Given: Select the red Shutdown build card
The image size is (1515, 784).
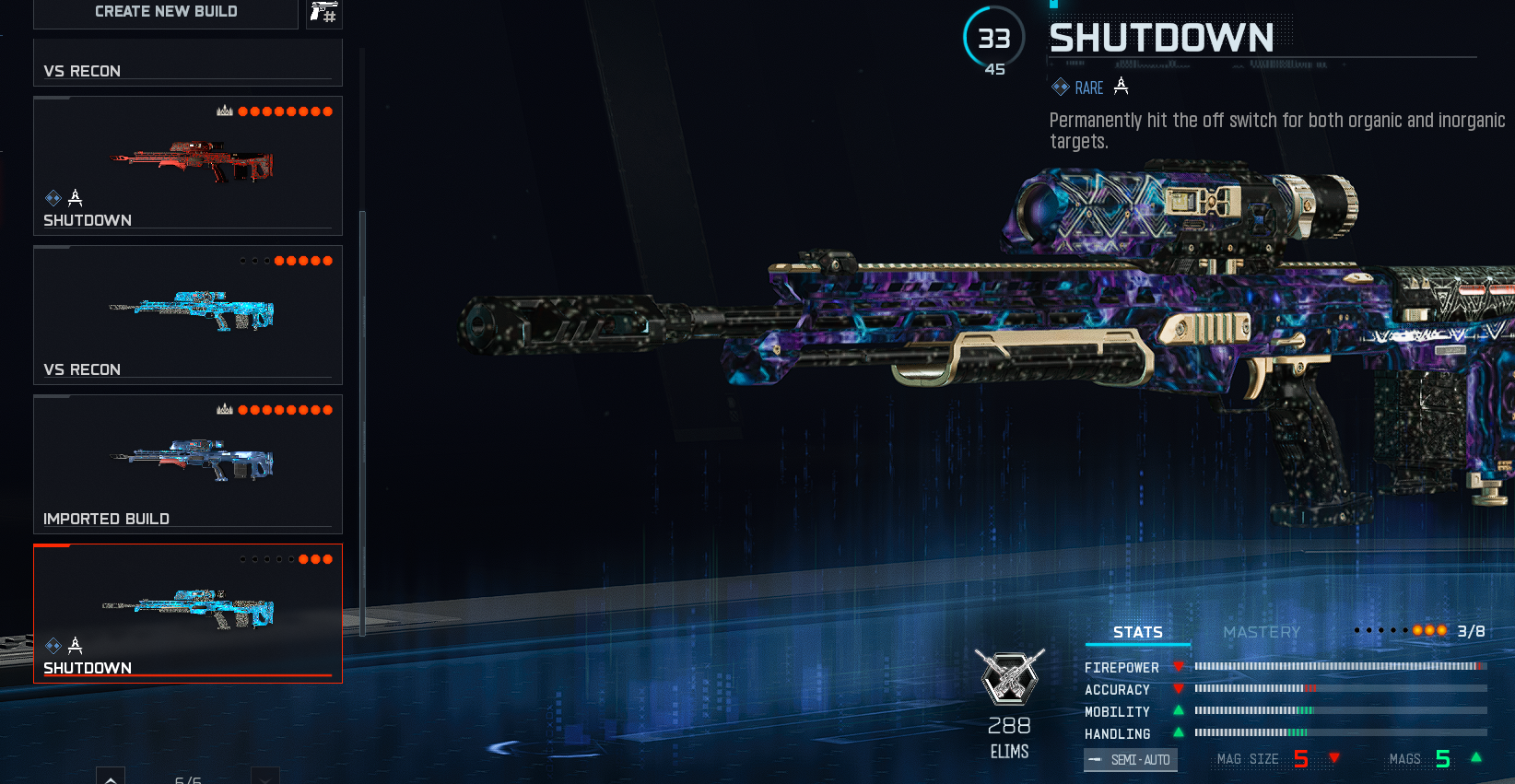Looking at the screenshot, I should point(188,166).
